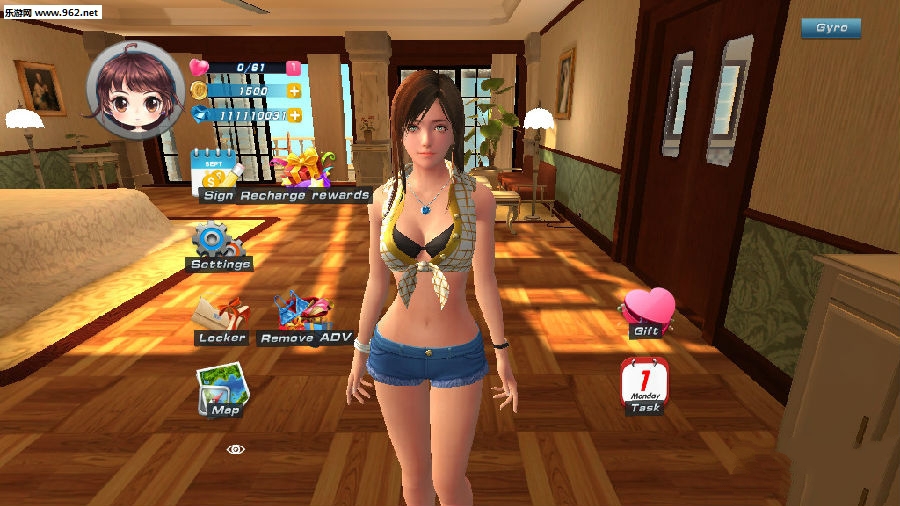Open the Monday Task calendar
This screenshot has width=900, height=506.
point(645,385)
